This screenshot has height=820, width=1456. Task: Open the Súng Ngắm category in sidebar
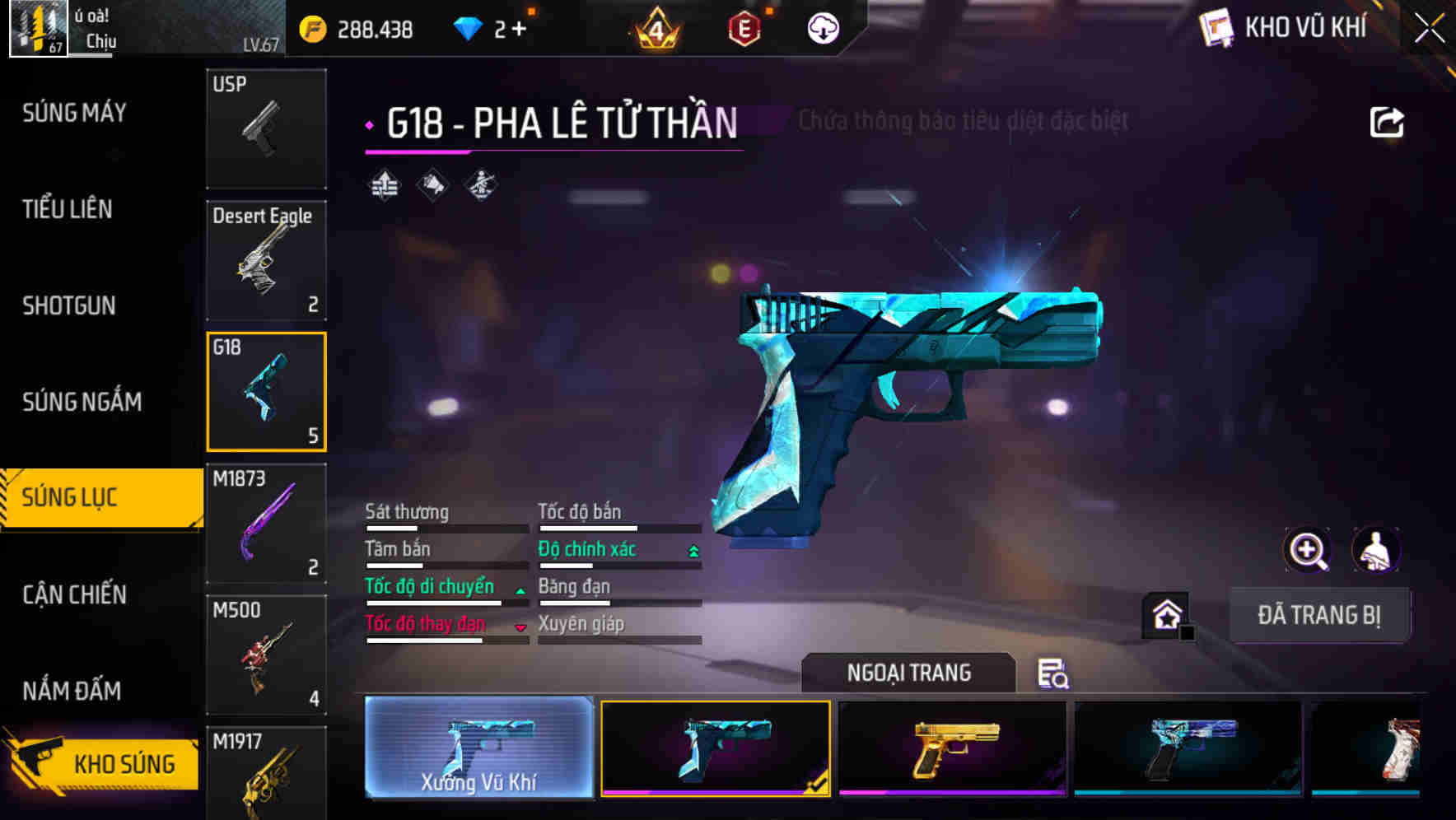coord(82,402)
